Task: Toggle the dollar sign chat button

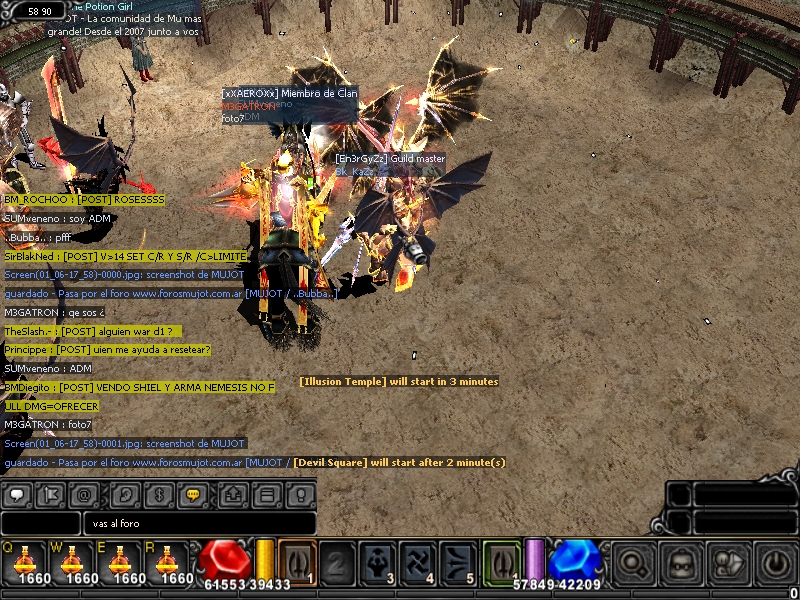Action: pyautogui.click(x=158, y=494)
